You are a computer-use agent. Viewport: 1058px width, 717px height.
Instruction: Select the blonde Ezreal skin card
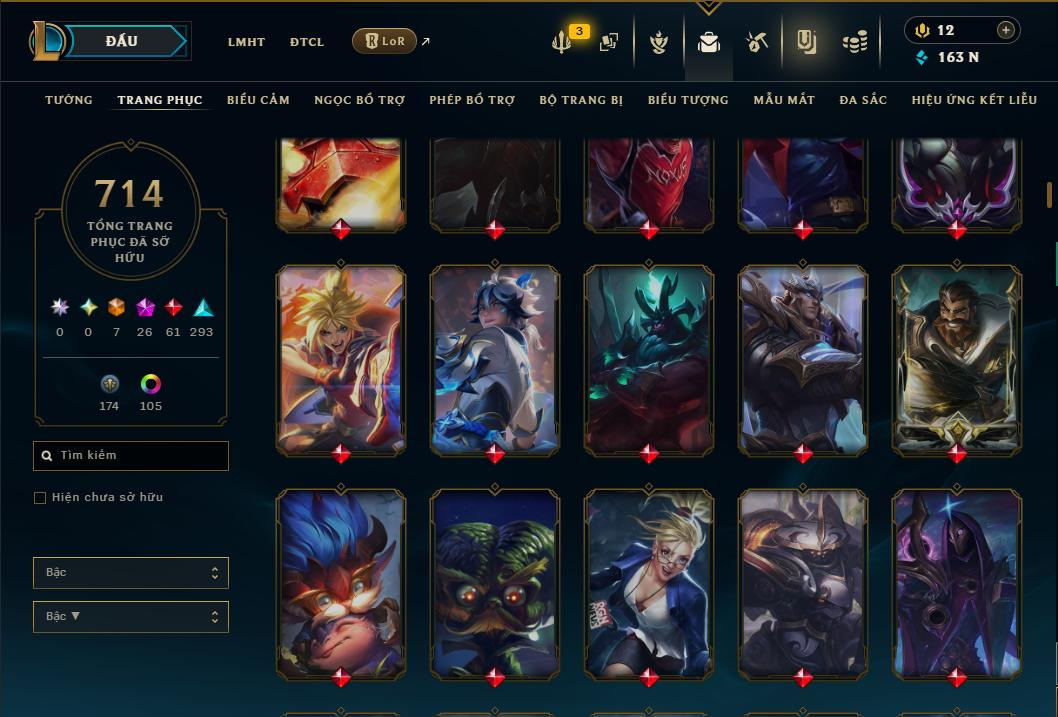pyautogui.click(x=341, y=358)
